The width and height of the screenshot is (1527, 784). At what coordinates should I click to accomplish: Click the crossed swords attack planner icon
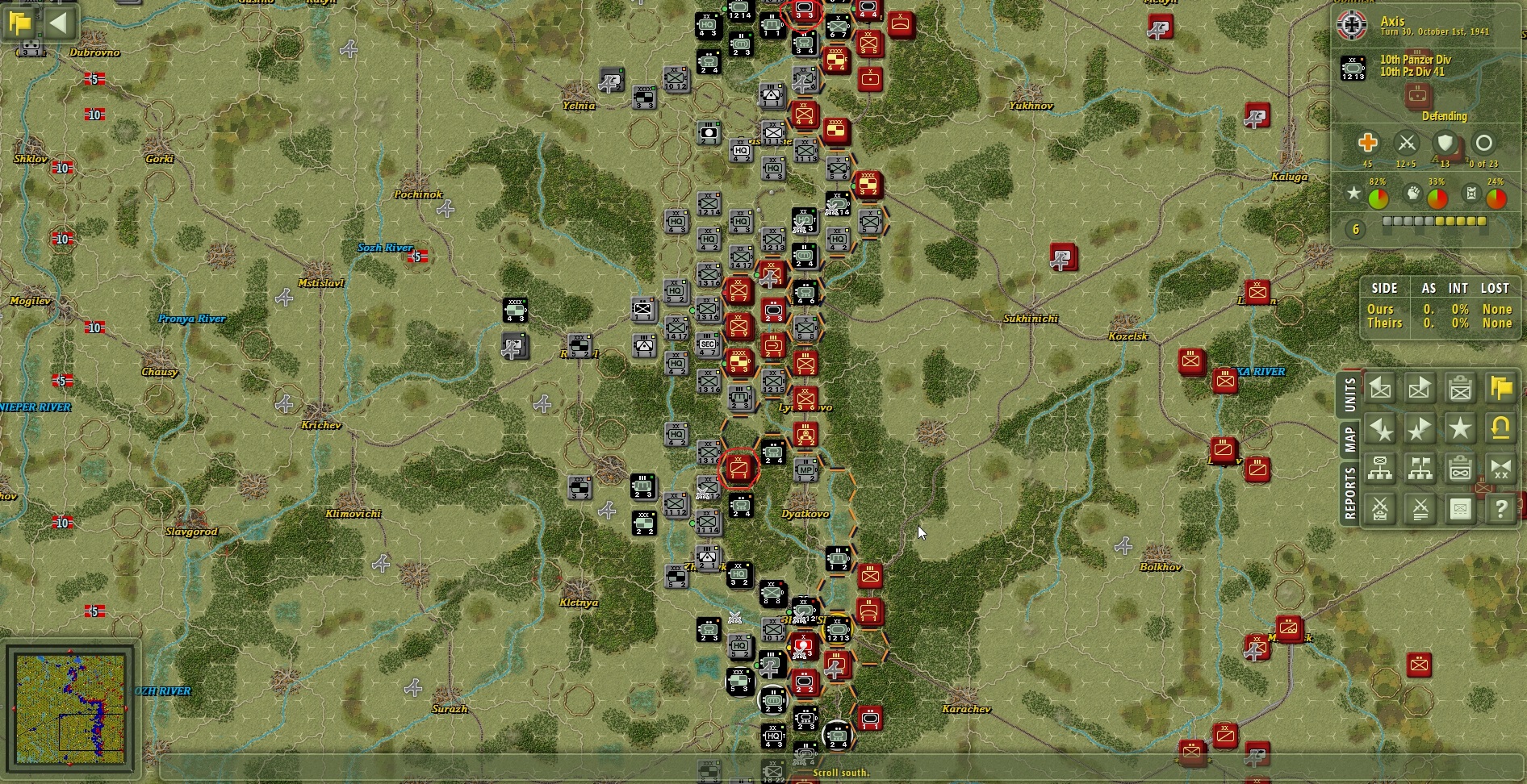tap(1381, 509)
